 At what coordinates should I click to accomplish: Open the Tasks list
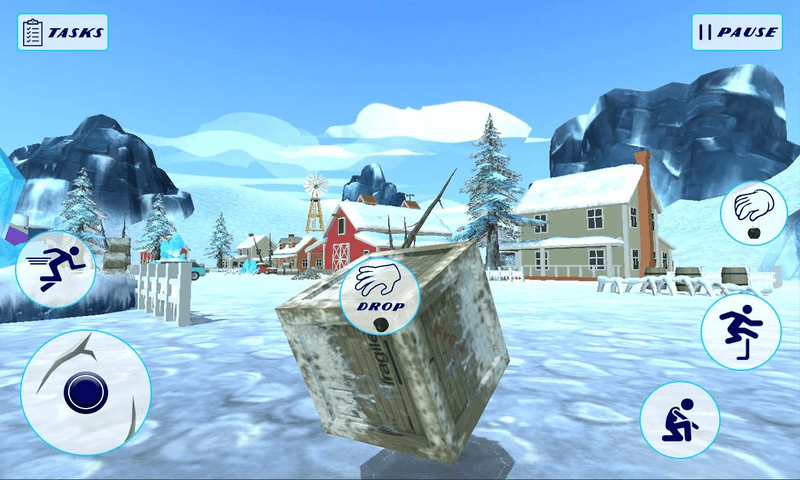coord(62,32)
